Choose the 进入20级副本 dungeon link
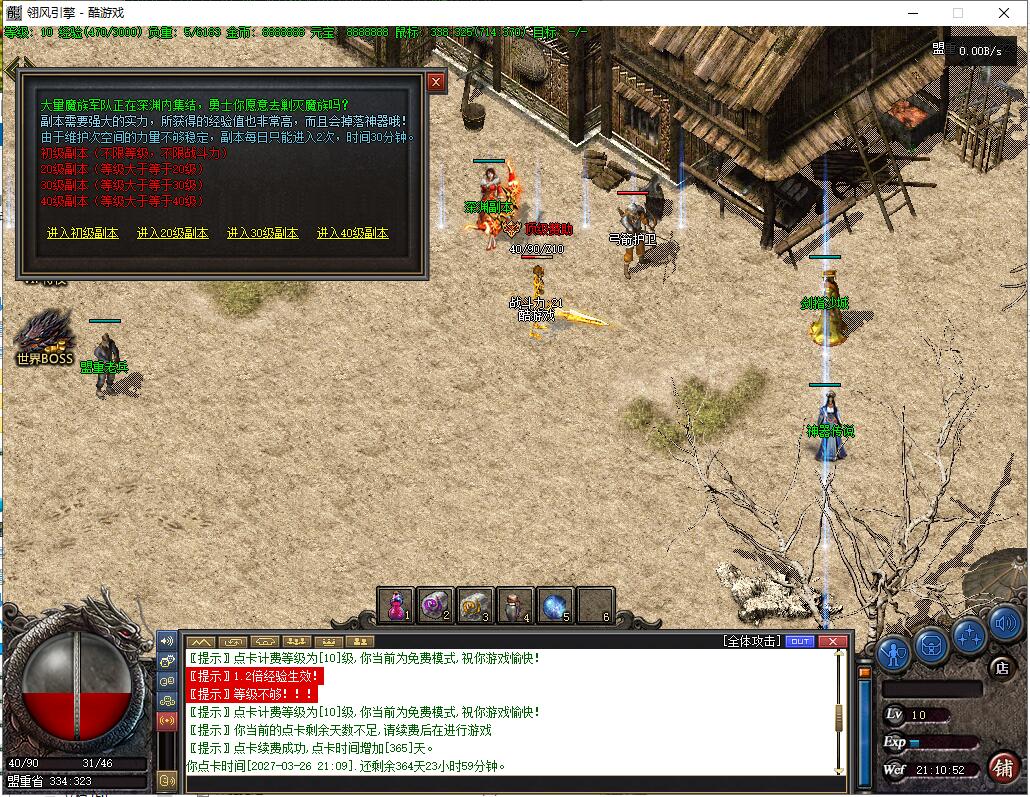1030x797 pixels. point(172,233)
